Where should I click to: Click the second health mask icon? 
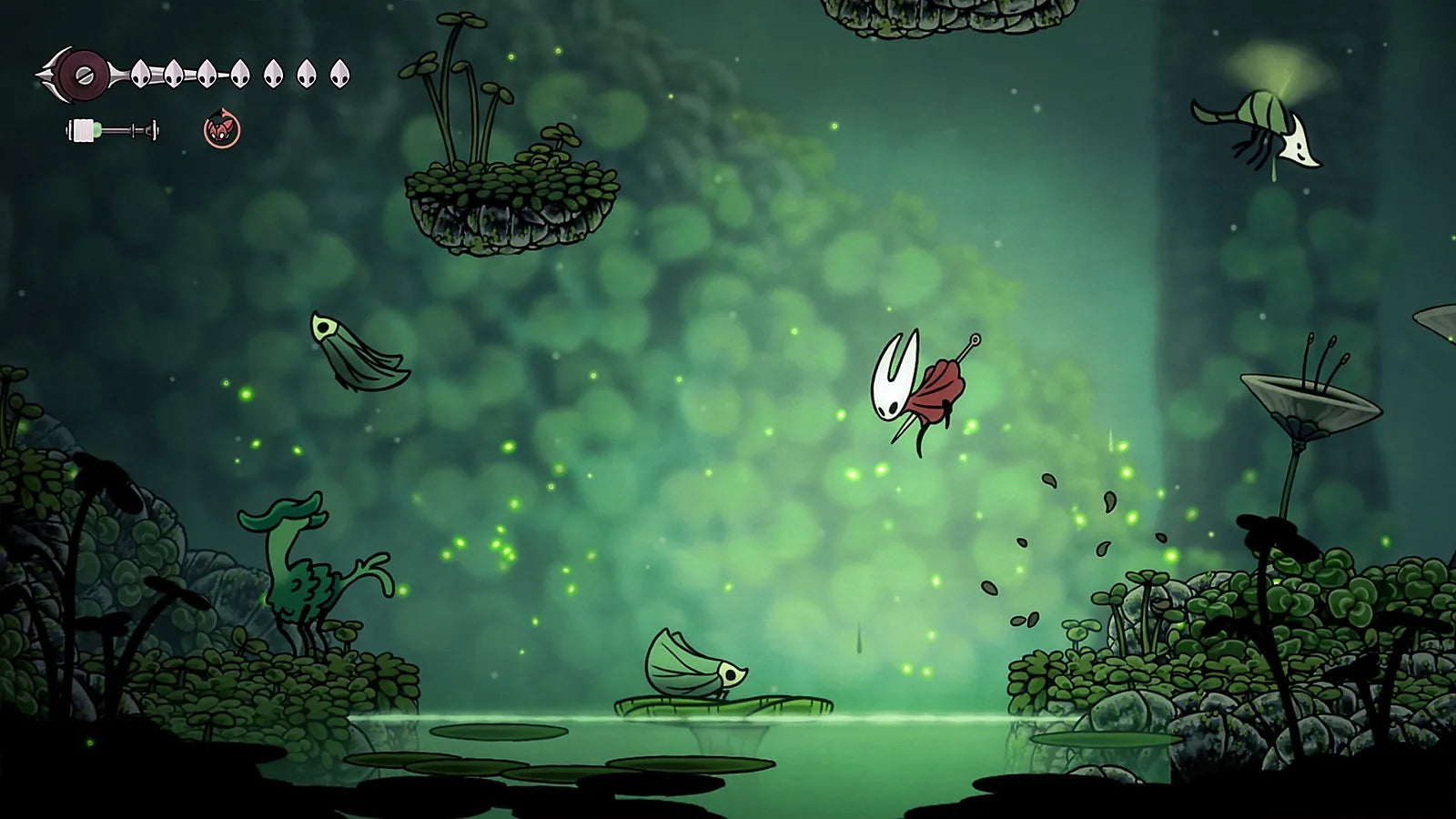click(x=175, y=73)
